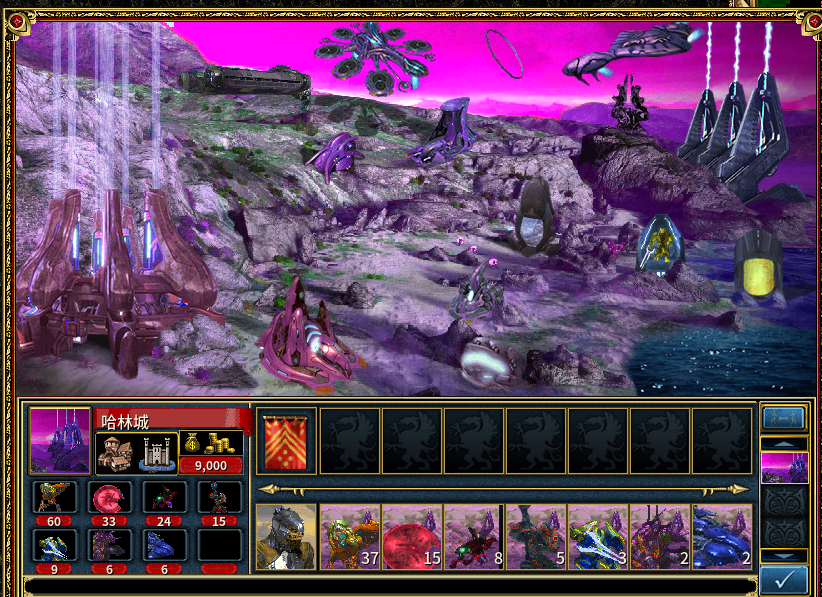Select the blue vehicle stack of 2
The height and width of the screenshot is (597, 822).
[x=721, y=536]
